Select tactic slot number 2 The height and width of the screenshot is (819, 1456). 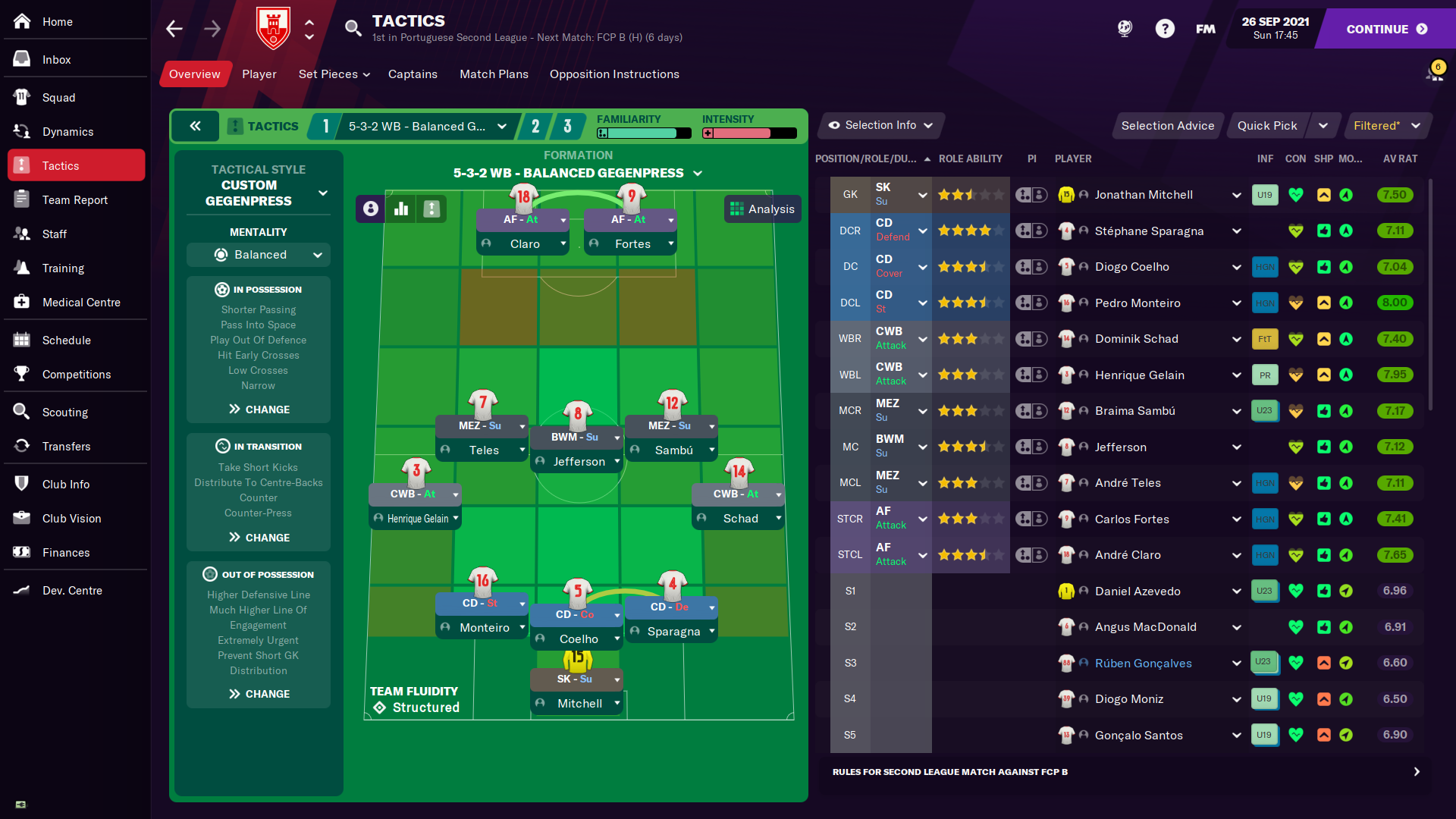(x=535, y=126)
